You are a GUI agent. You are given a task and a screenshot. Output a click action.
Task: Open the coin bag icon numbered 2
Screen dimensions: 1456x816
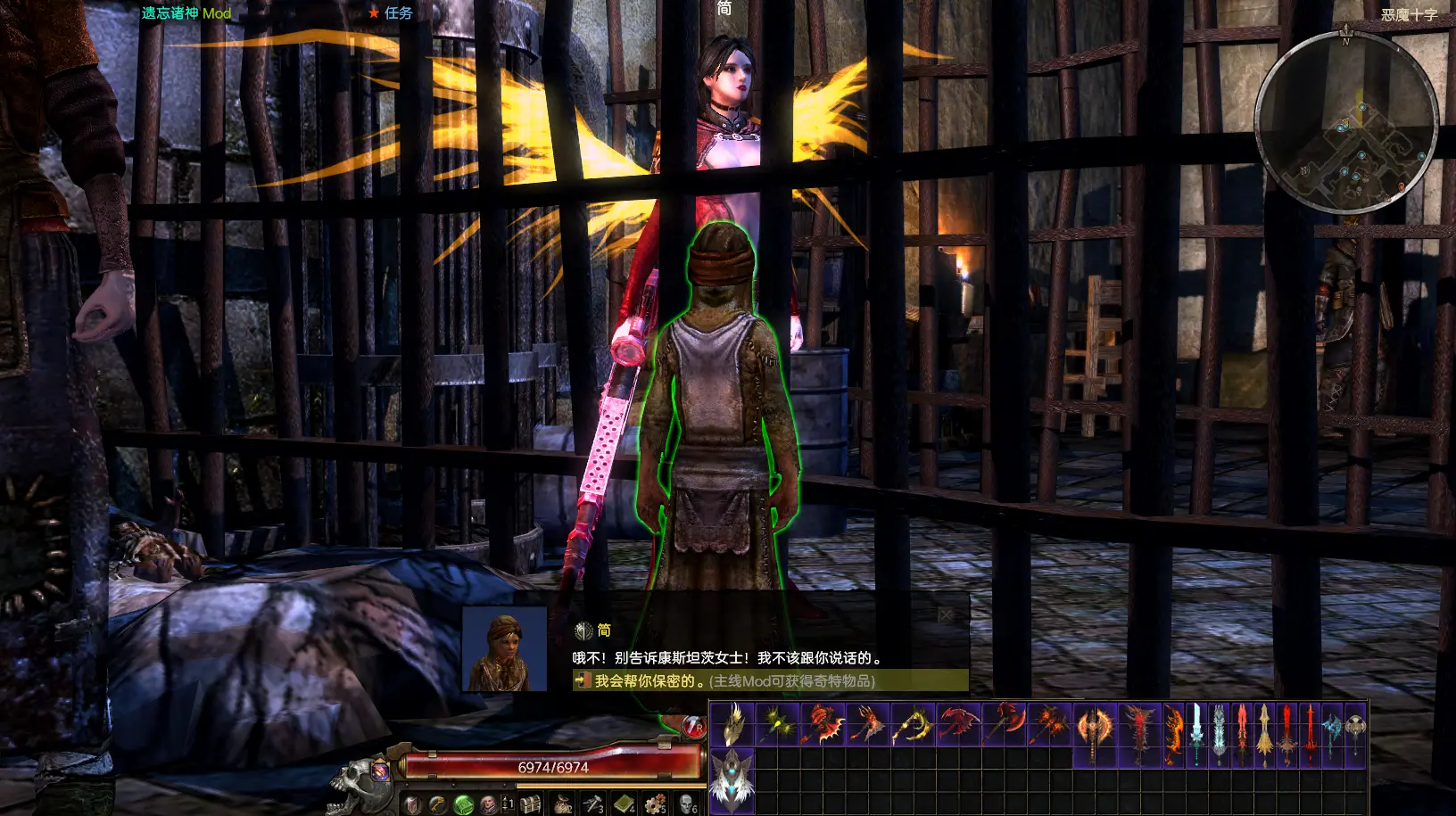pyautogui.click(x=562, y=804)
